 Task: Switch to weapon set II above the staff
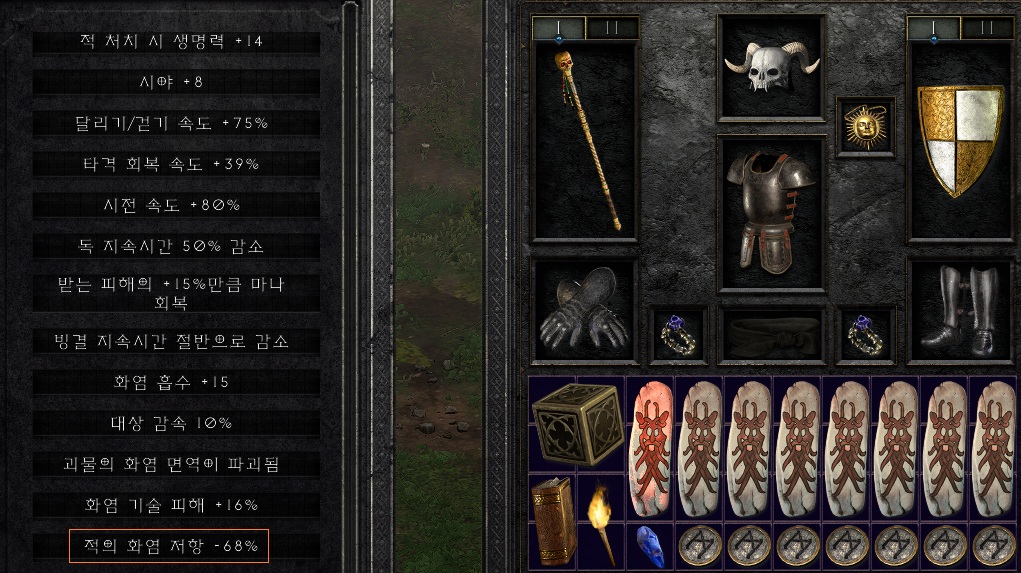tap(610, 28)
